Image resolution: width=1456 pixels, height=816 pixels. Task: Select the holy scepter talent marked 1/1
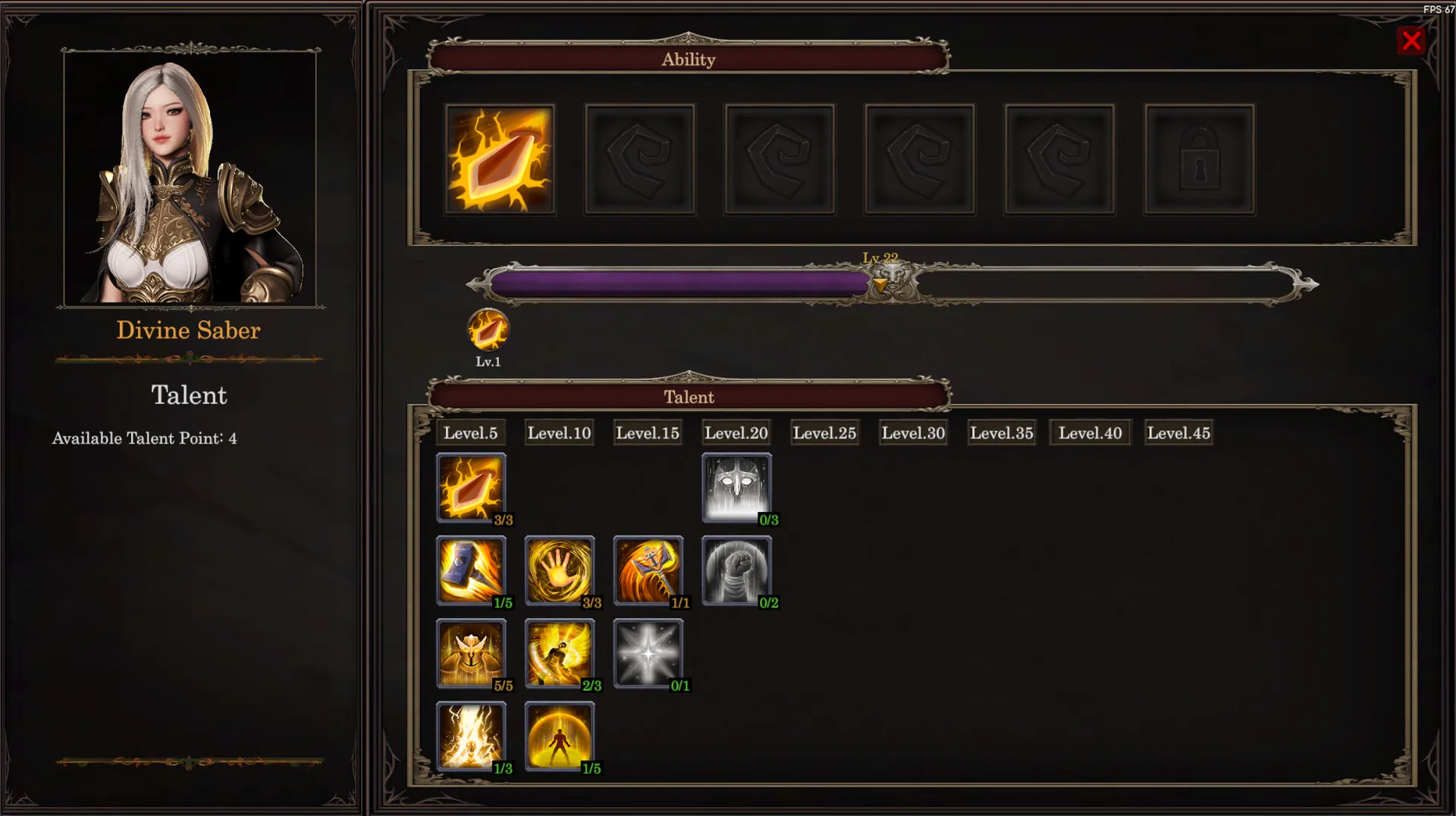(x=648, y=570)
